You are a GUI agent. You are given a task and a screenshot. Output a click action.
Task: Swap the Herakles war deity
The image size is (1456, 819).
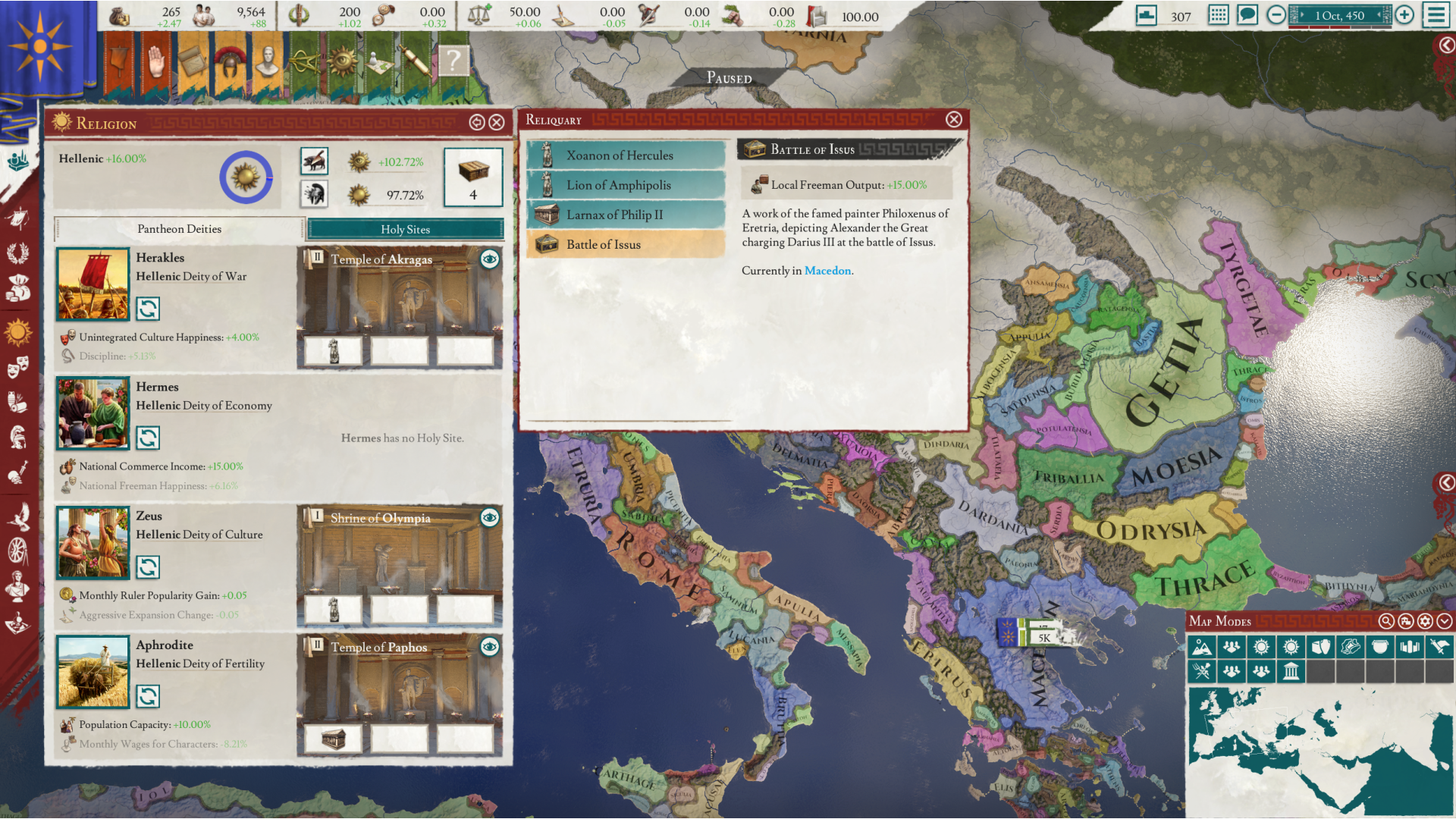coord(148,309)
